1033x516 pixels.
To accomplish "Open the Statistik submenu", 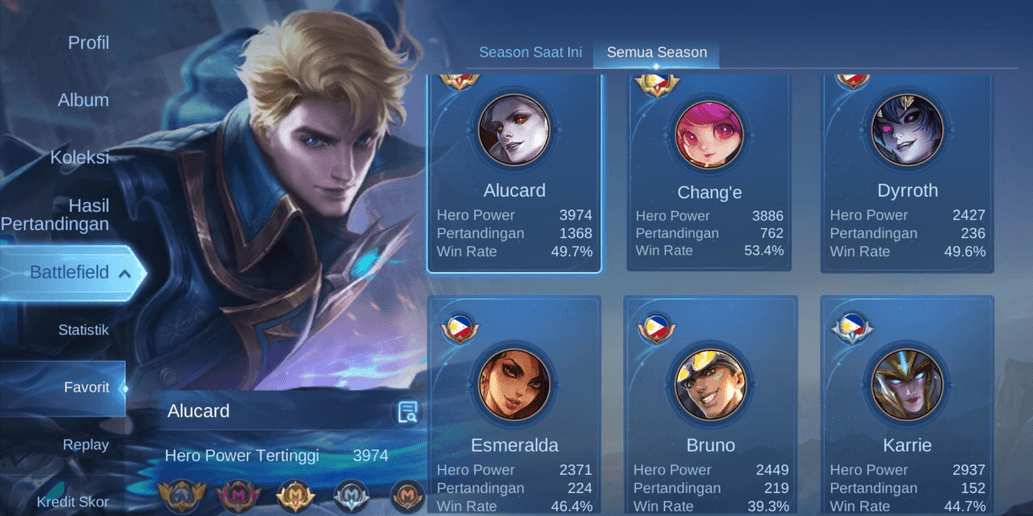I will (x=83, y=330).
